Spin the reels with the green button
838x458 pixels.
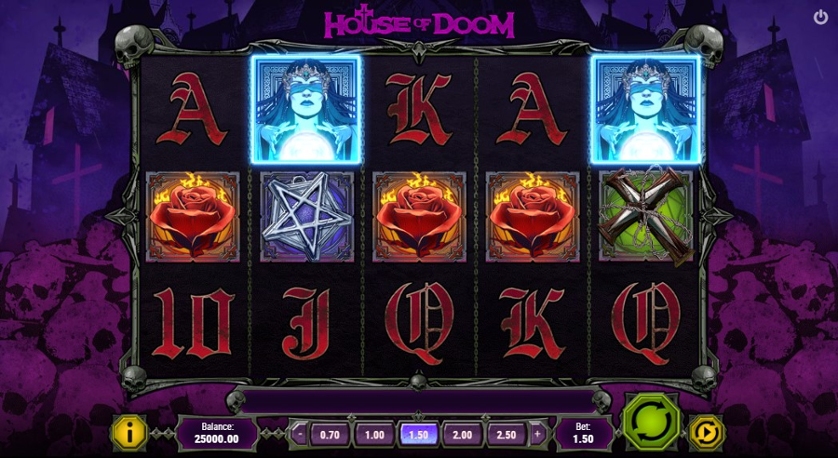(651, 422)
